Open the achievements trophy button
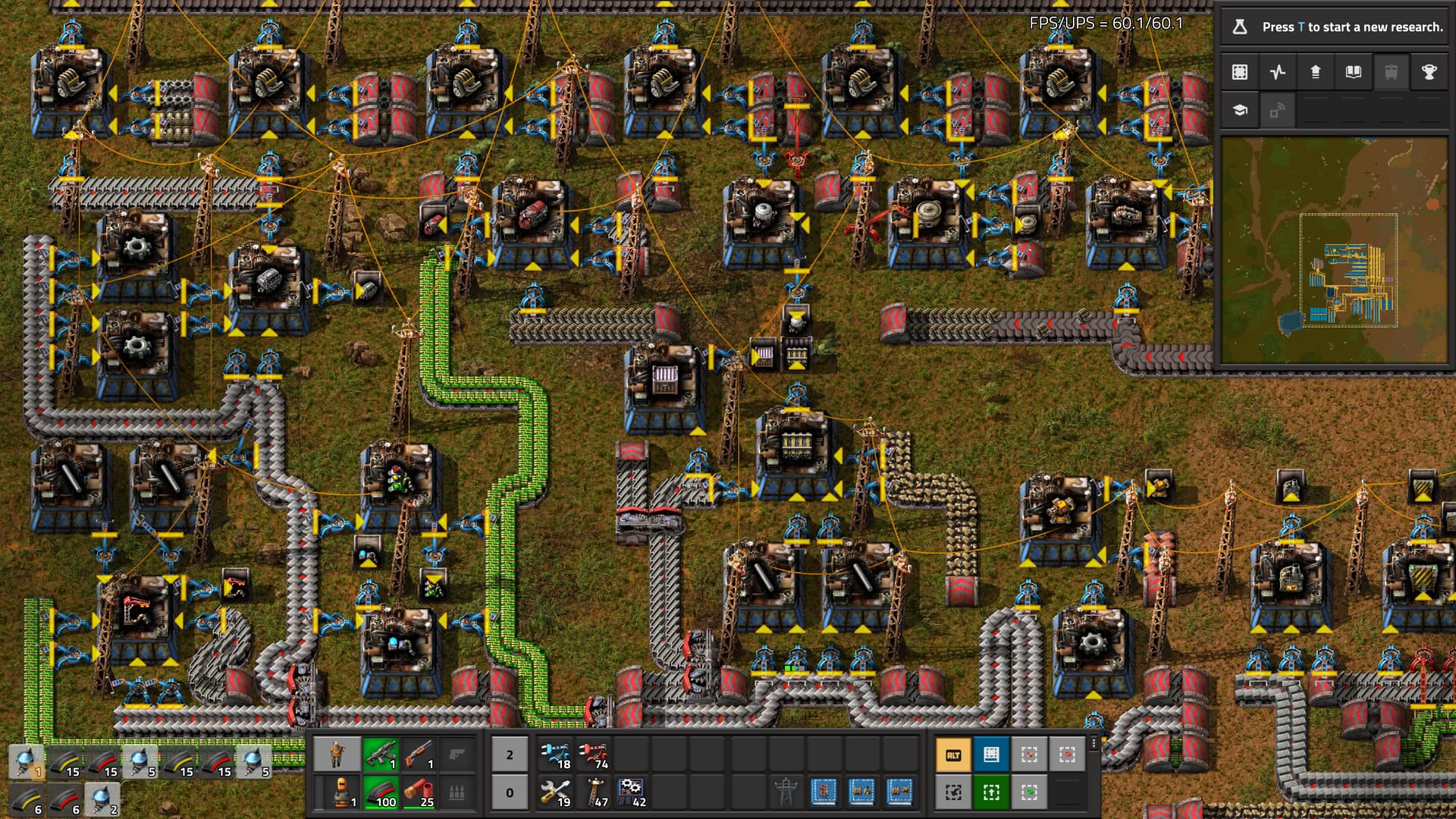 point(1429,72)
